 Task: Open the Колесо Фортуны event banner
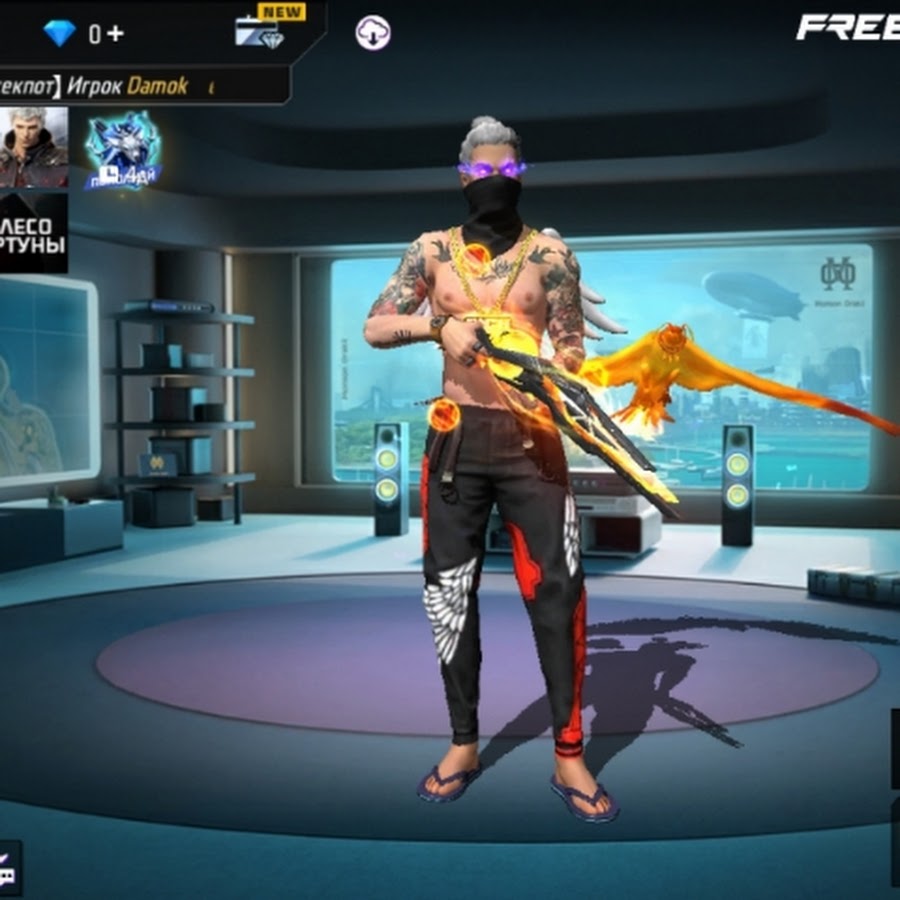pyautogui.click(x=33, y=234)
